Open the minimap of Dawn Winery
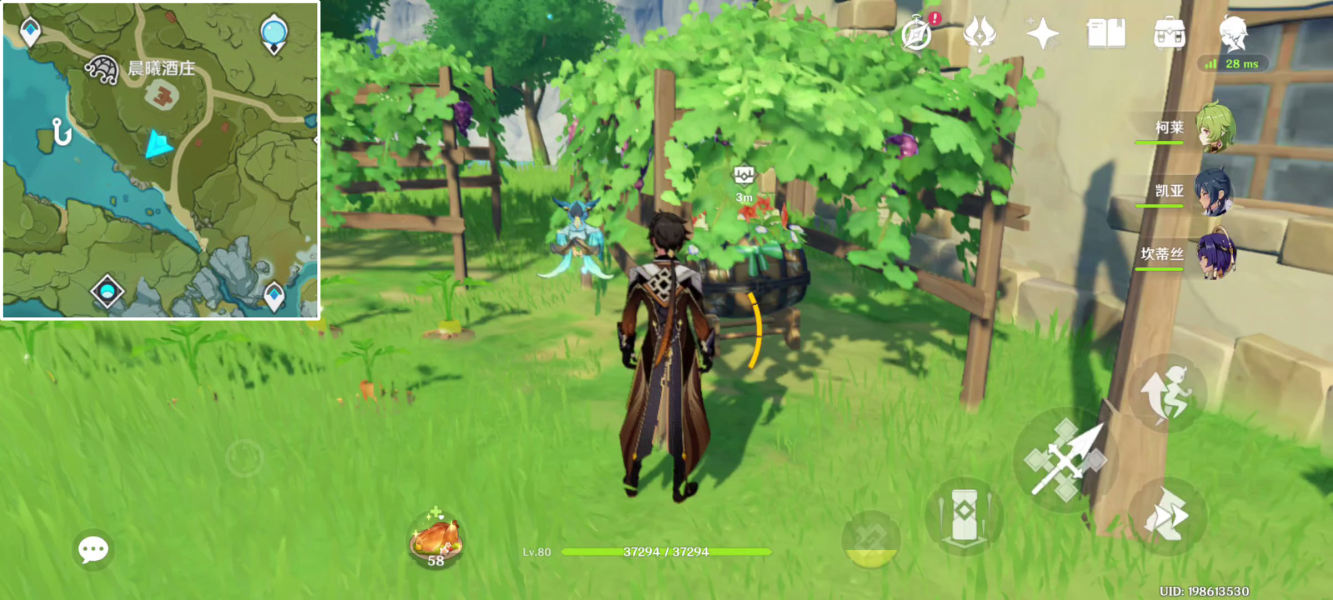1333x600 pixels. (160, 160)
